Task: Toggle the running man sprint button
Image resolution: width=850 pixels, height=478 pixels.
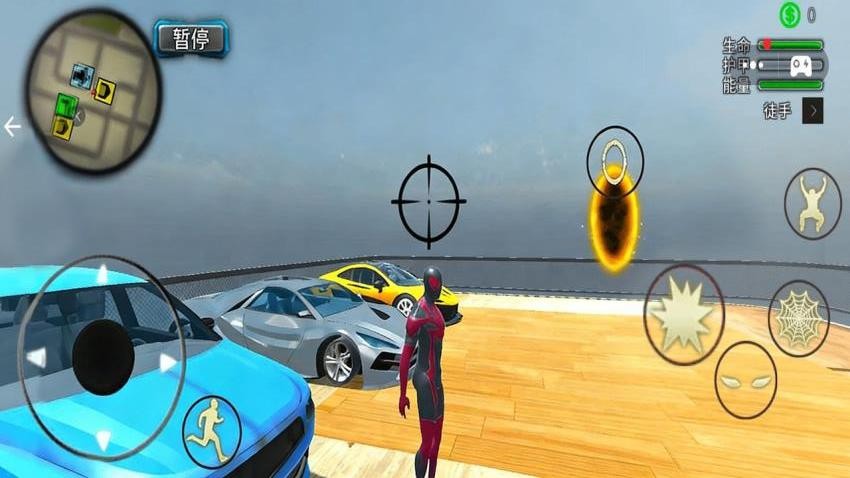Action: point(212,431)
